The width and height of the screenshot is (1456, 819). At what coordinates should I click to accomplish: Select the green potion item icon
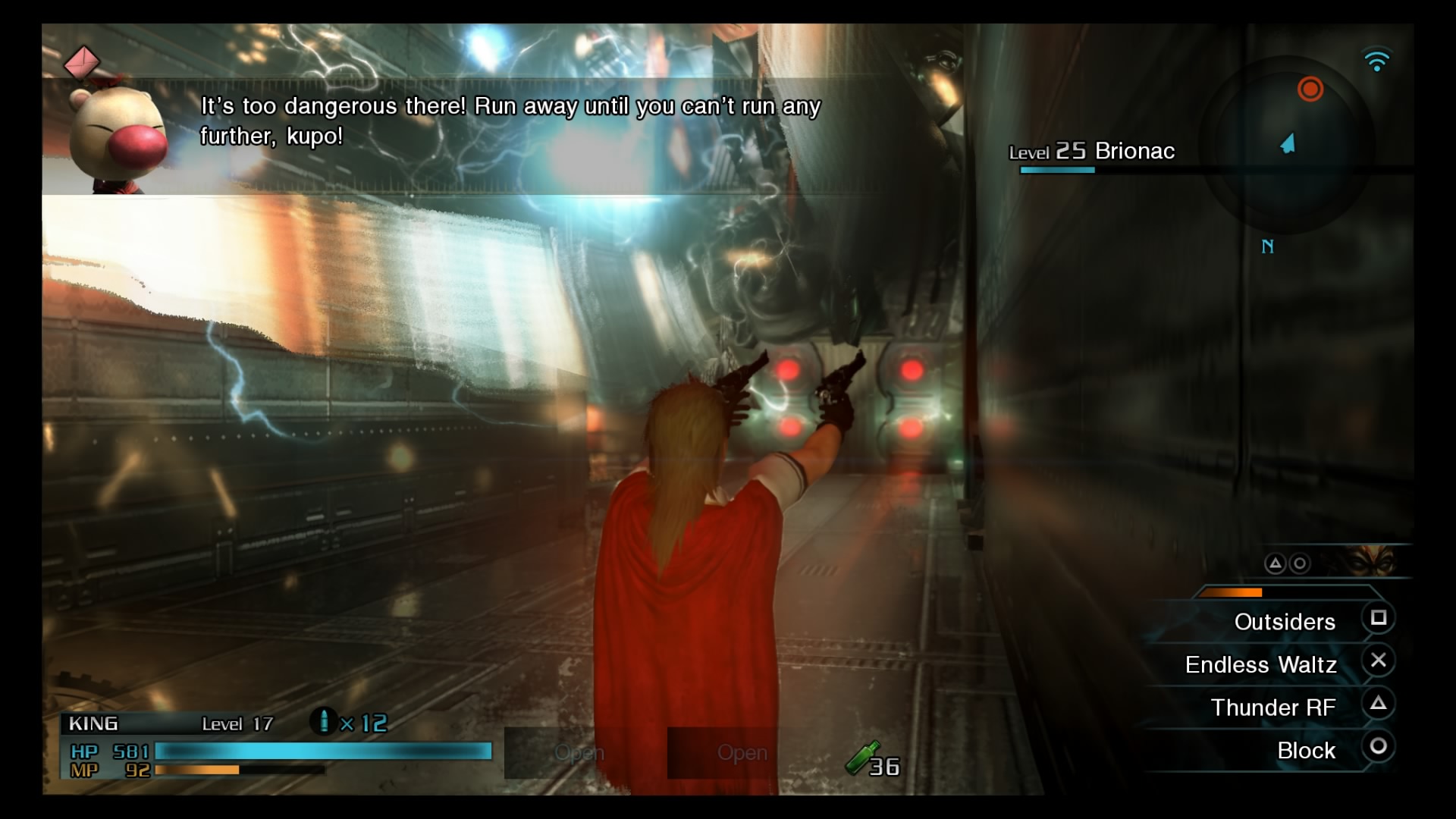(x=863, y=758)
